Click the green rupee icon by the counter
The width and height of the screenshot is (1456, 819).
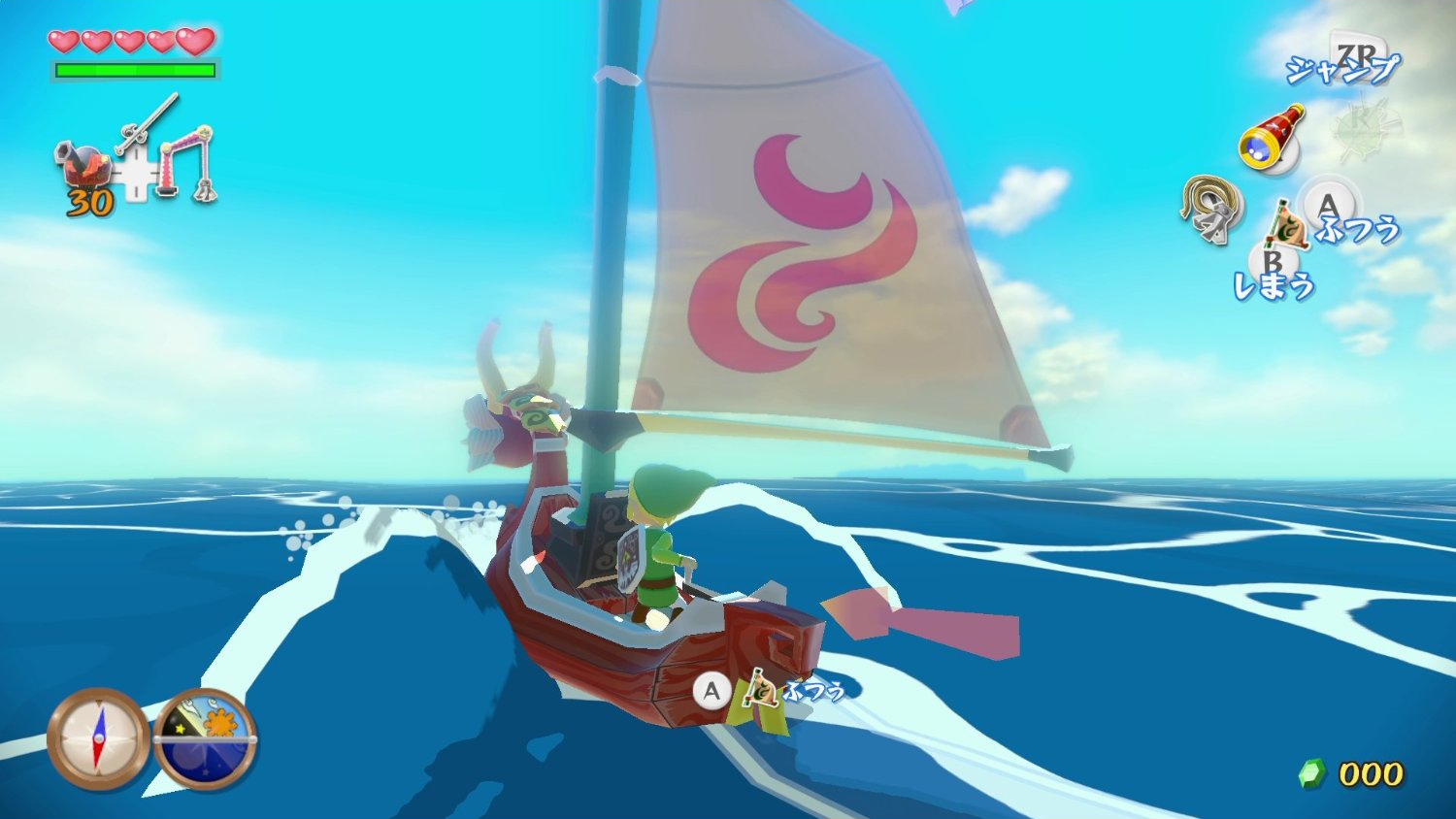1310,774
